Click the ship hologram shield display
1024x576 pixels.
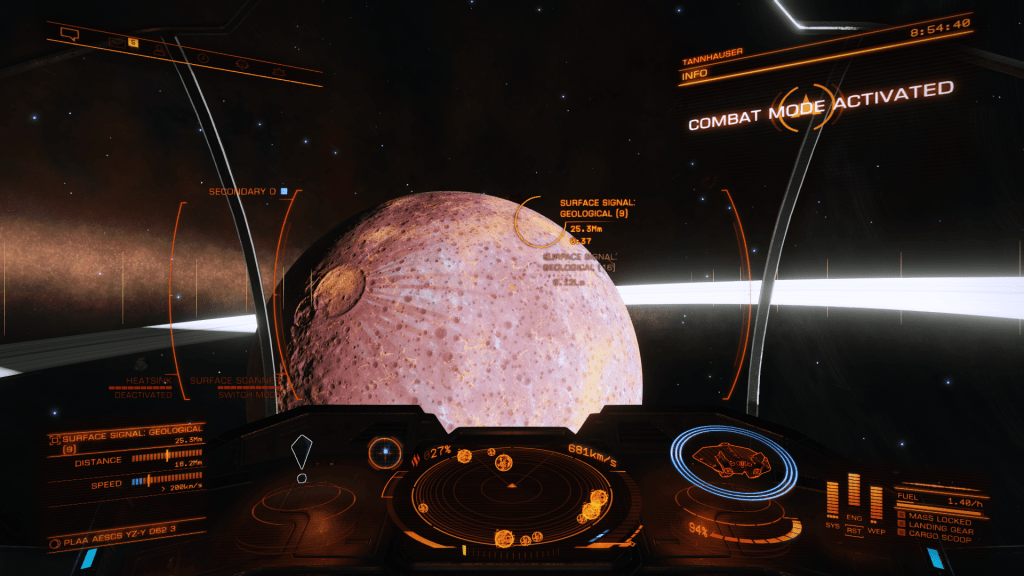(x=733, y=461)
